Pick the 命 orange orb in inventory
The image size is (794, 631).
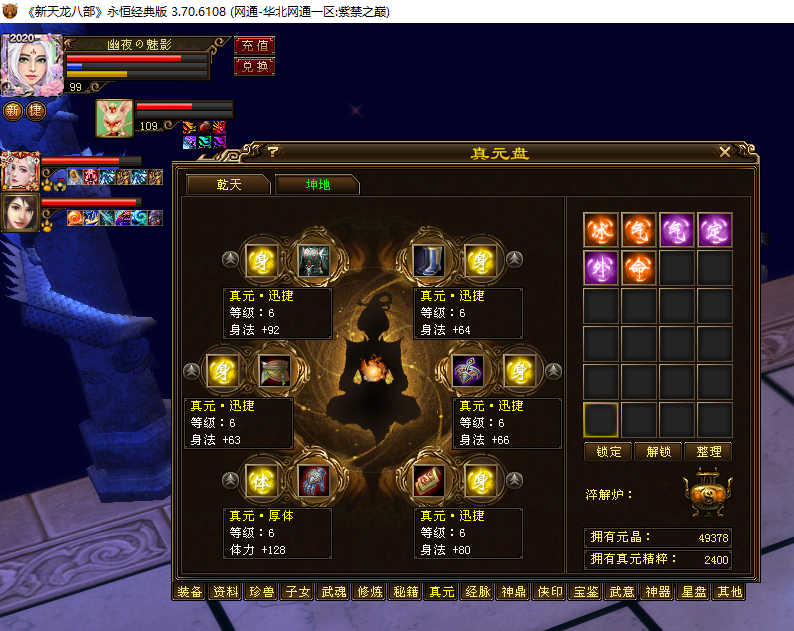tap(639, 268)
